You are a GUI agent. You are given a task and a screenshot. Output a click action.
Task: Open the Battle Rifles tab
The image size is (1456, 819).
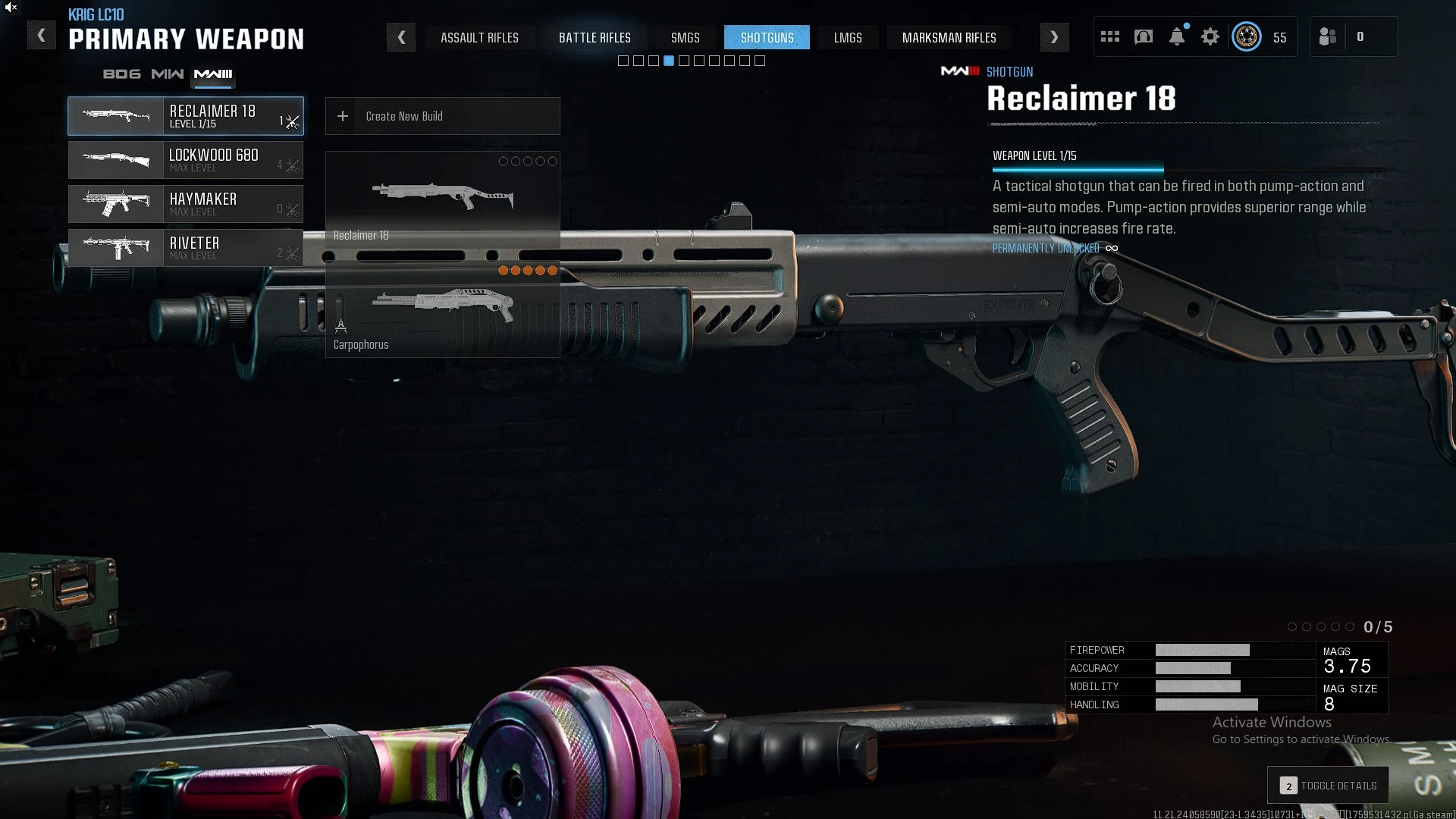coord(595,38)
